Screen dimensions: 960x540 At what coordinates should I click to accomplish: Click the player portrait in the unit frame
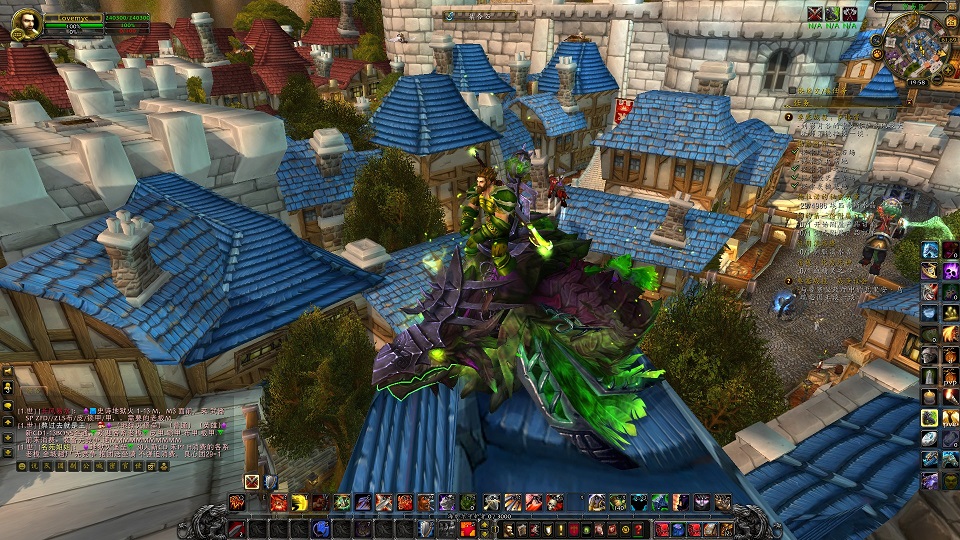click(x=26, y=24)
